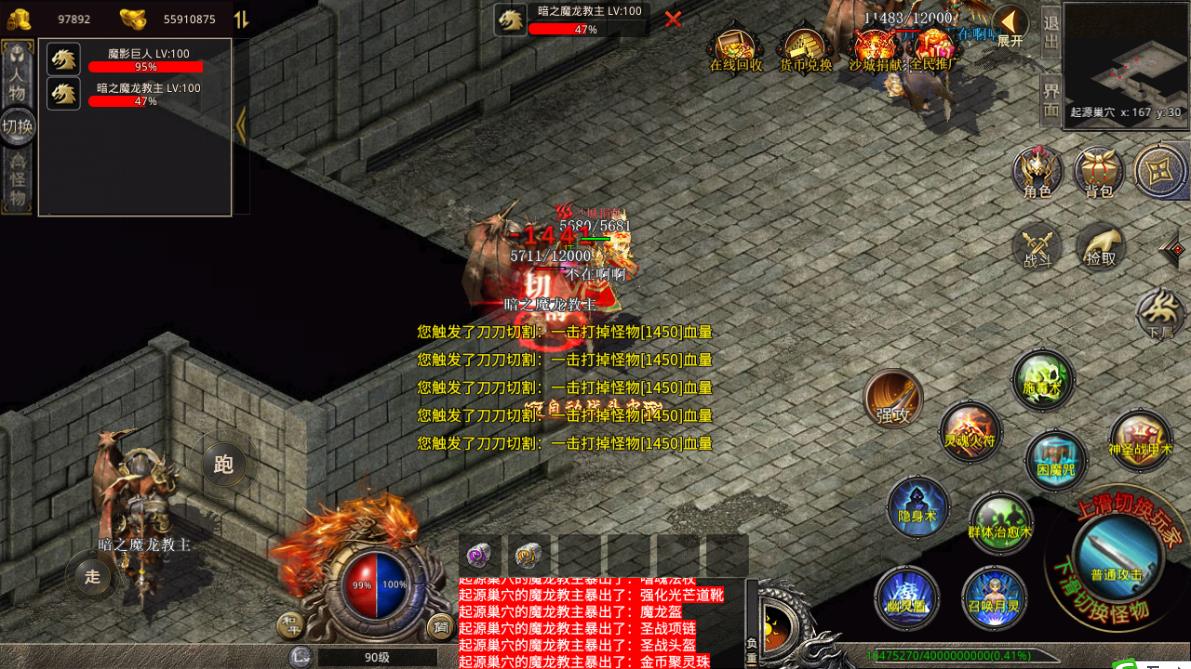The height and width of the screenshot is (669, 1191).
Task: Summon with the 召唤月灵 skill
Action: tap(994, 597)
